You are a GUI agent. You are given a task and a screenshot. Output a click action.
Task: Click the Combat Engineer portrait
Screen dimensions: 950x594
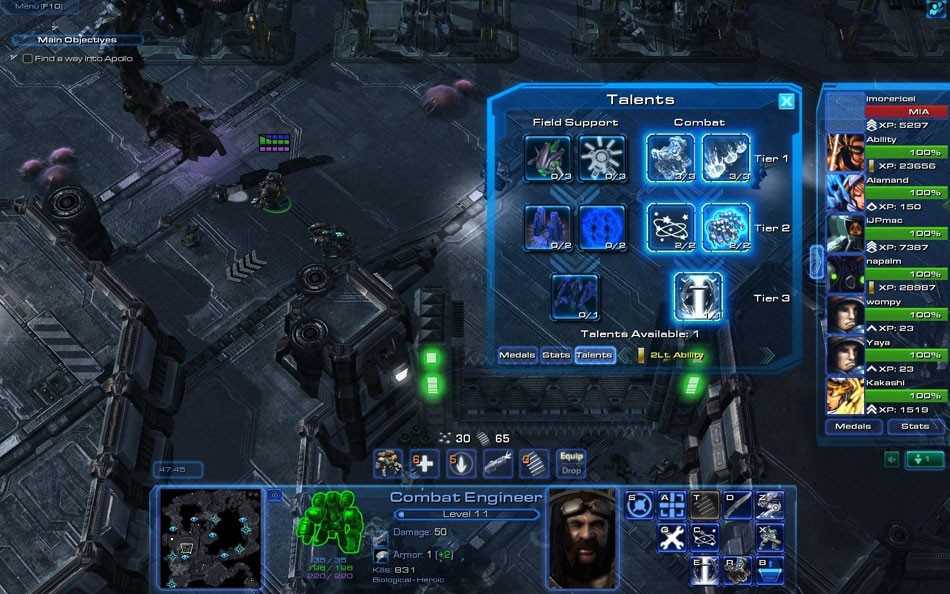581,537
